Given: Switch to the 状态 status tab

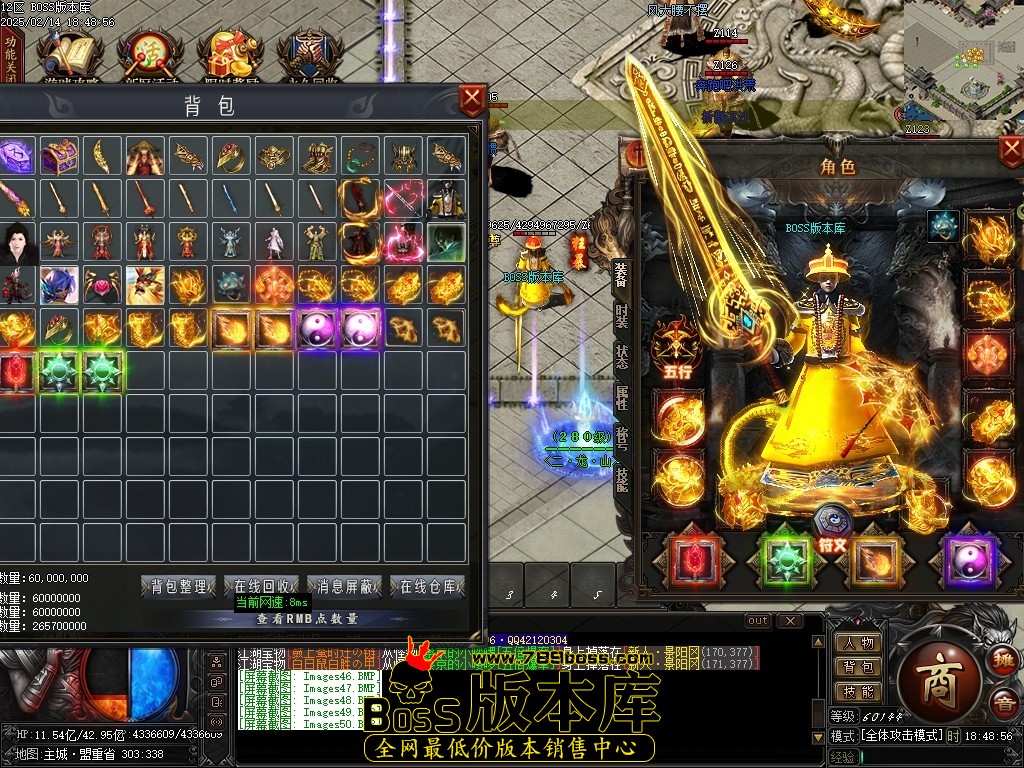Looking at the screenshot, I should point(622,357).
